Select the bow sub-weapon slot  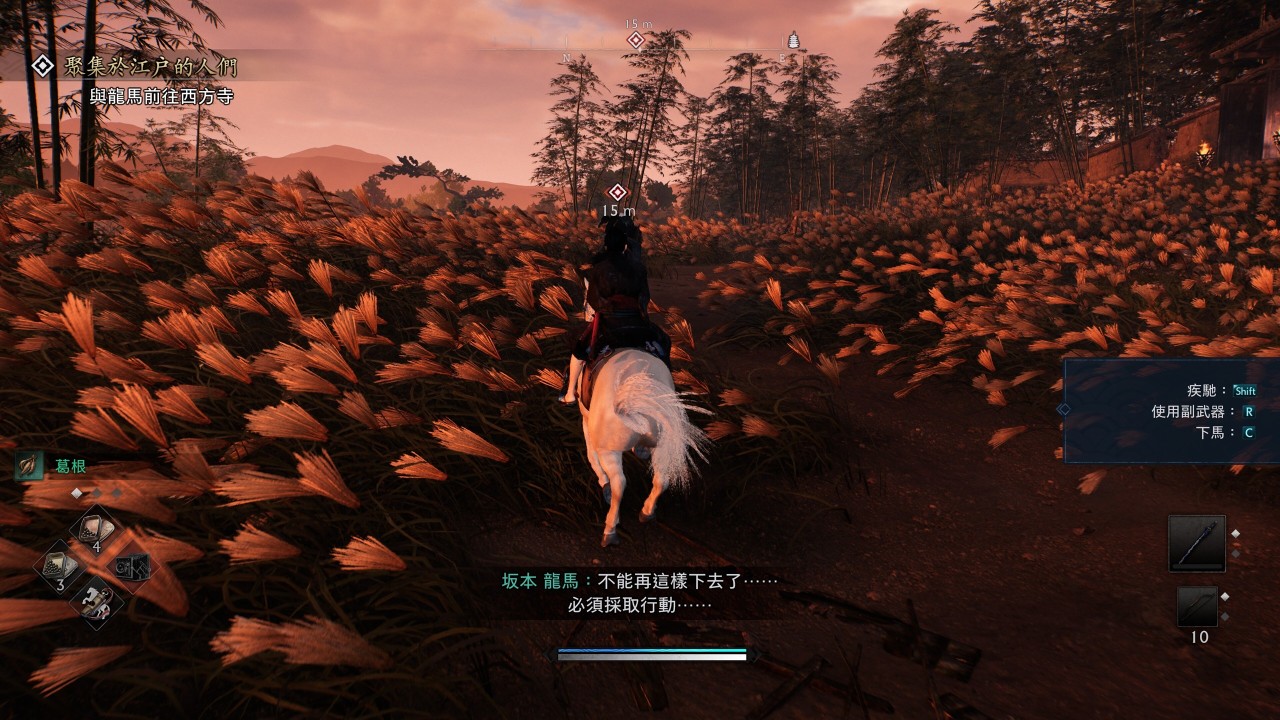coord(1197,606)
